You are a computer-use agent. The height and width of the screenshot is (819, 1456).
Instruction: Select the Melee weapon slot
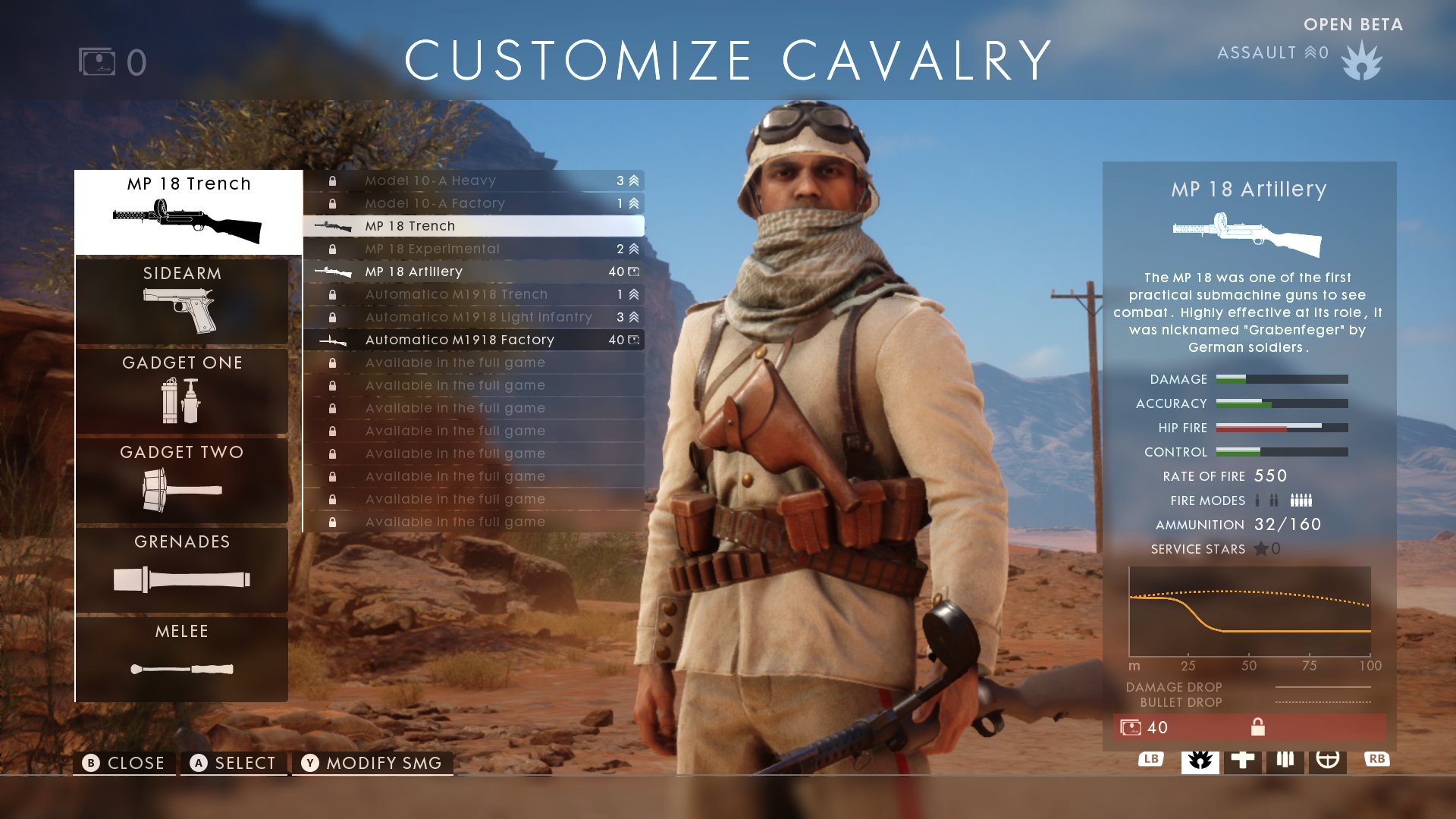(x=182, y=658)
